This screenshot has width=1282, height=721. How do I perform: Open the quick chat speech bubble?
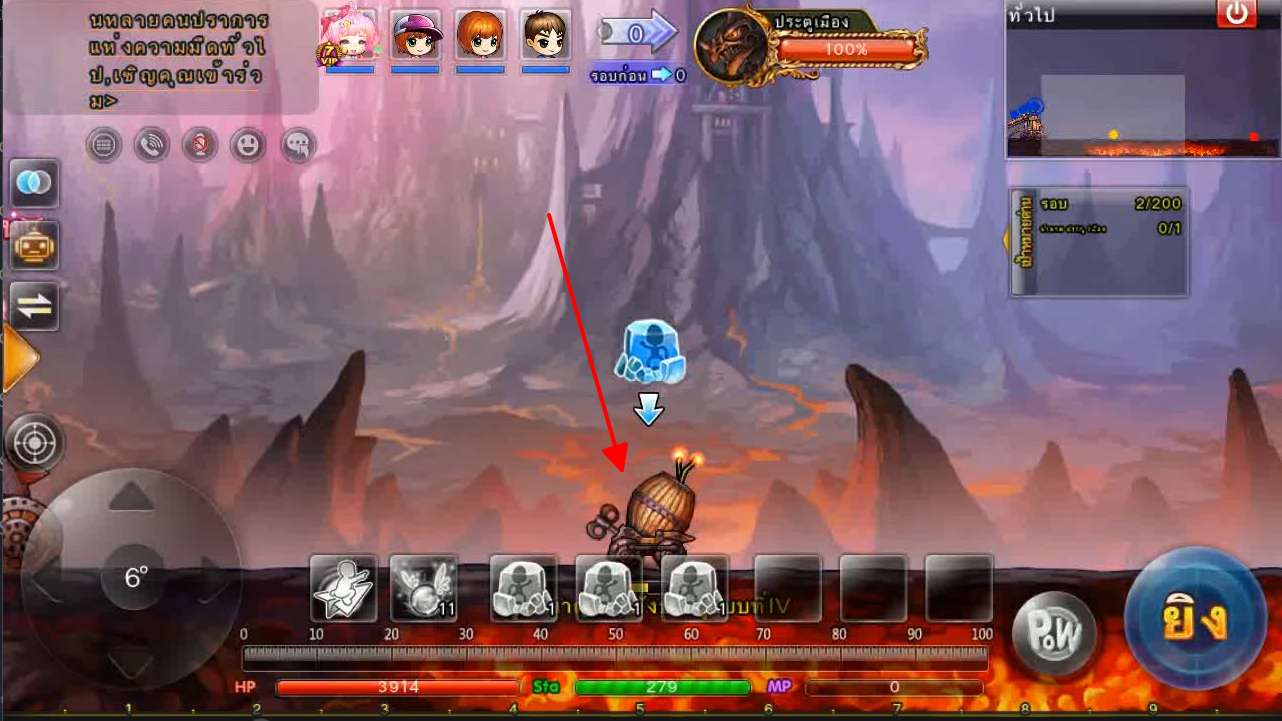coord(298,146)
